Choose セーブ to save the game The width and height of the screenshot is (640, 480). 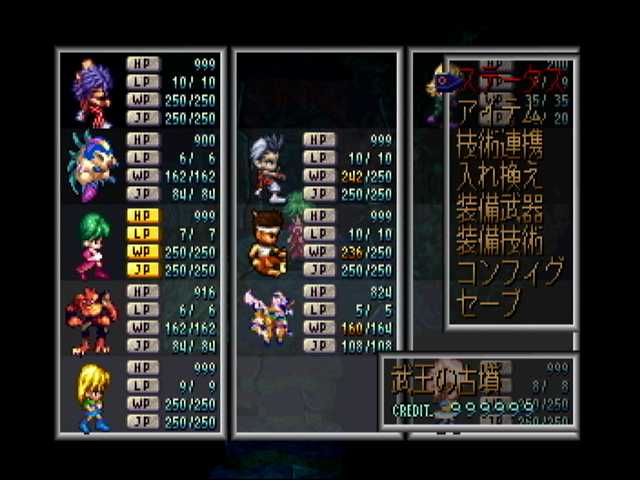click(489, 303)
